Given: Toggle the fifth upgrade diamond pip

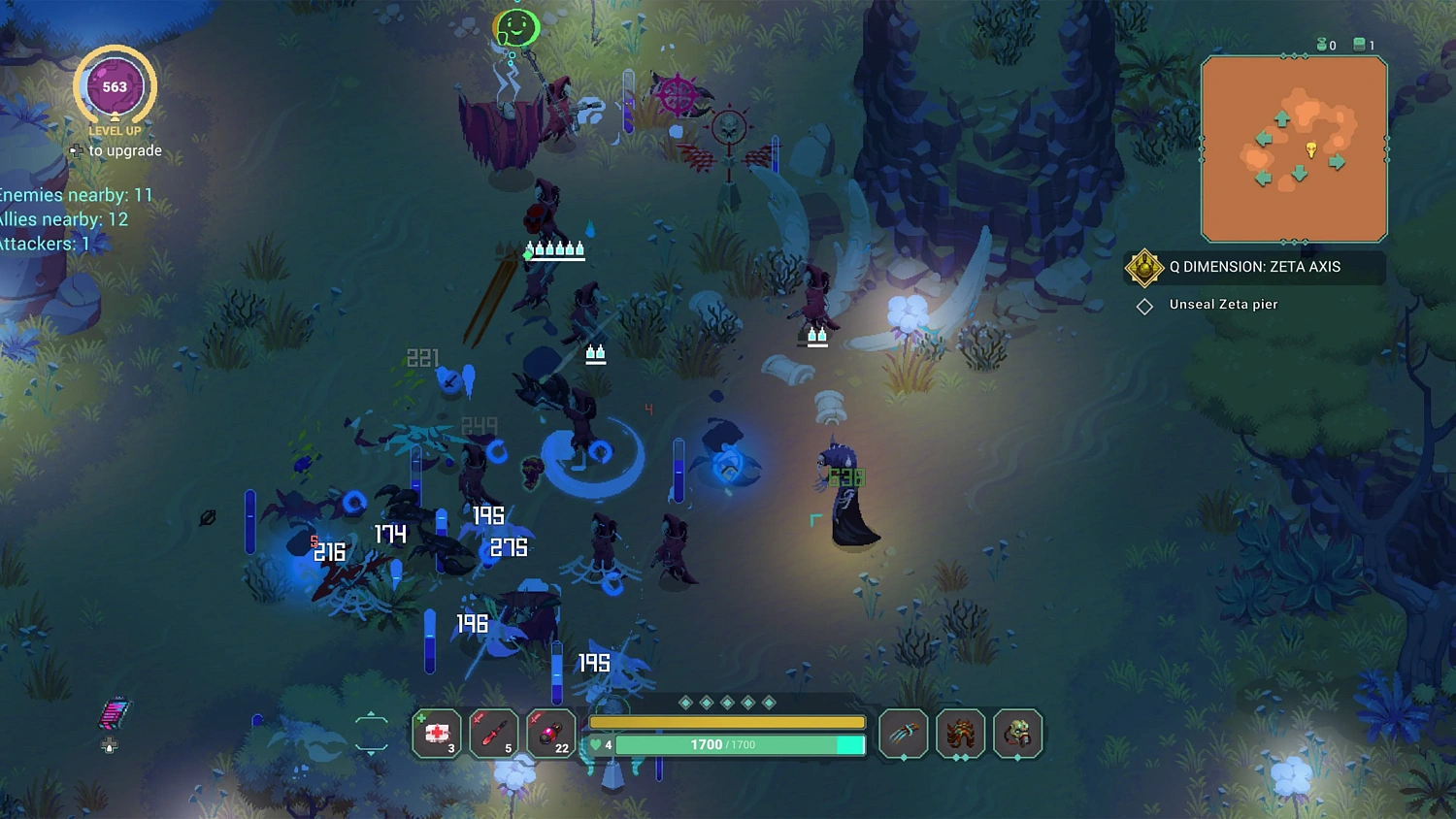Looking at the screenshot, I should [x=771, y=701].
